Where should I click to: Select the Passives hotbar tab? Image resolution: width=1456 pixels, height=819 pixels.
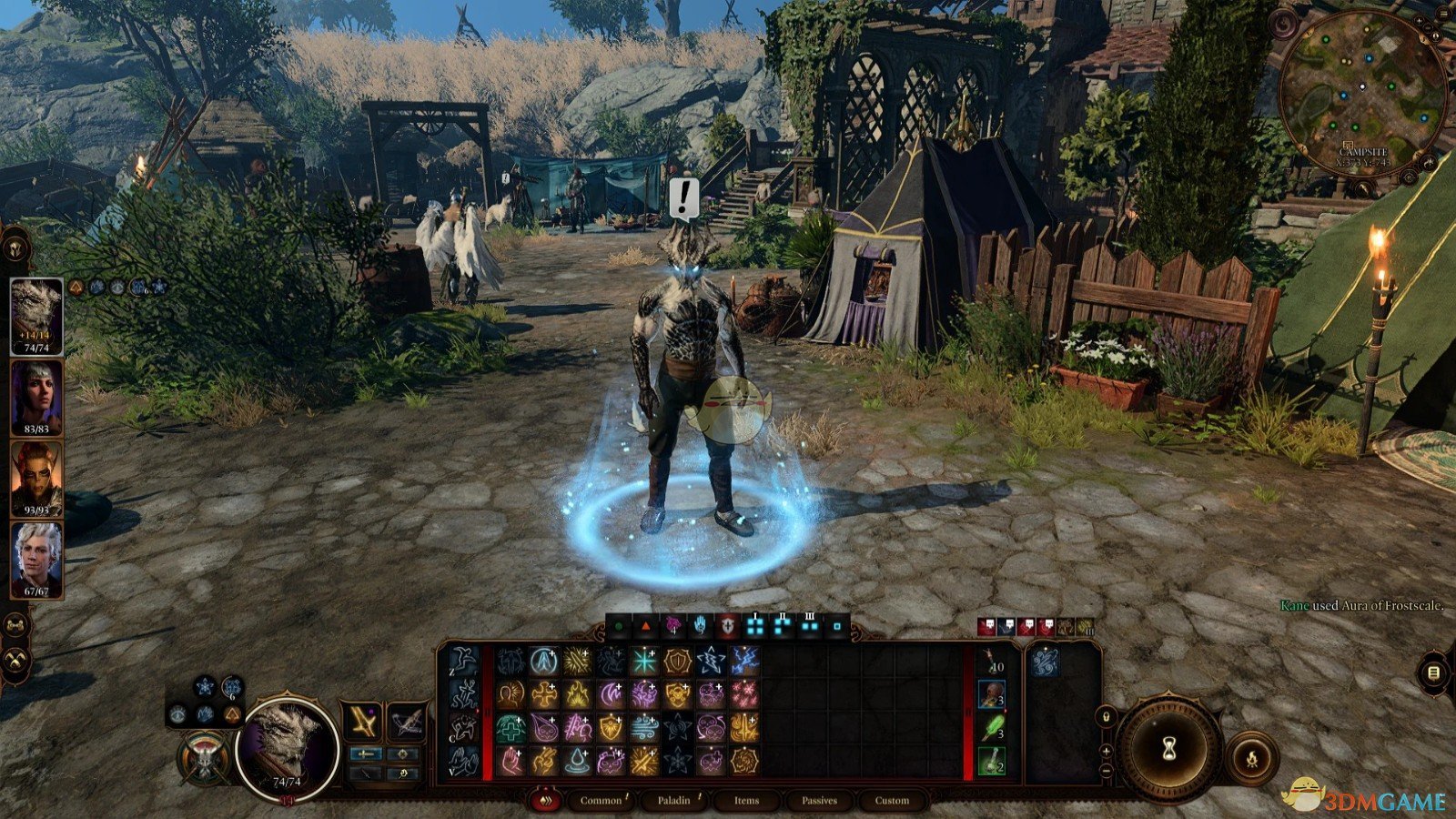(819, 801)
